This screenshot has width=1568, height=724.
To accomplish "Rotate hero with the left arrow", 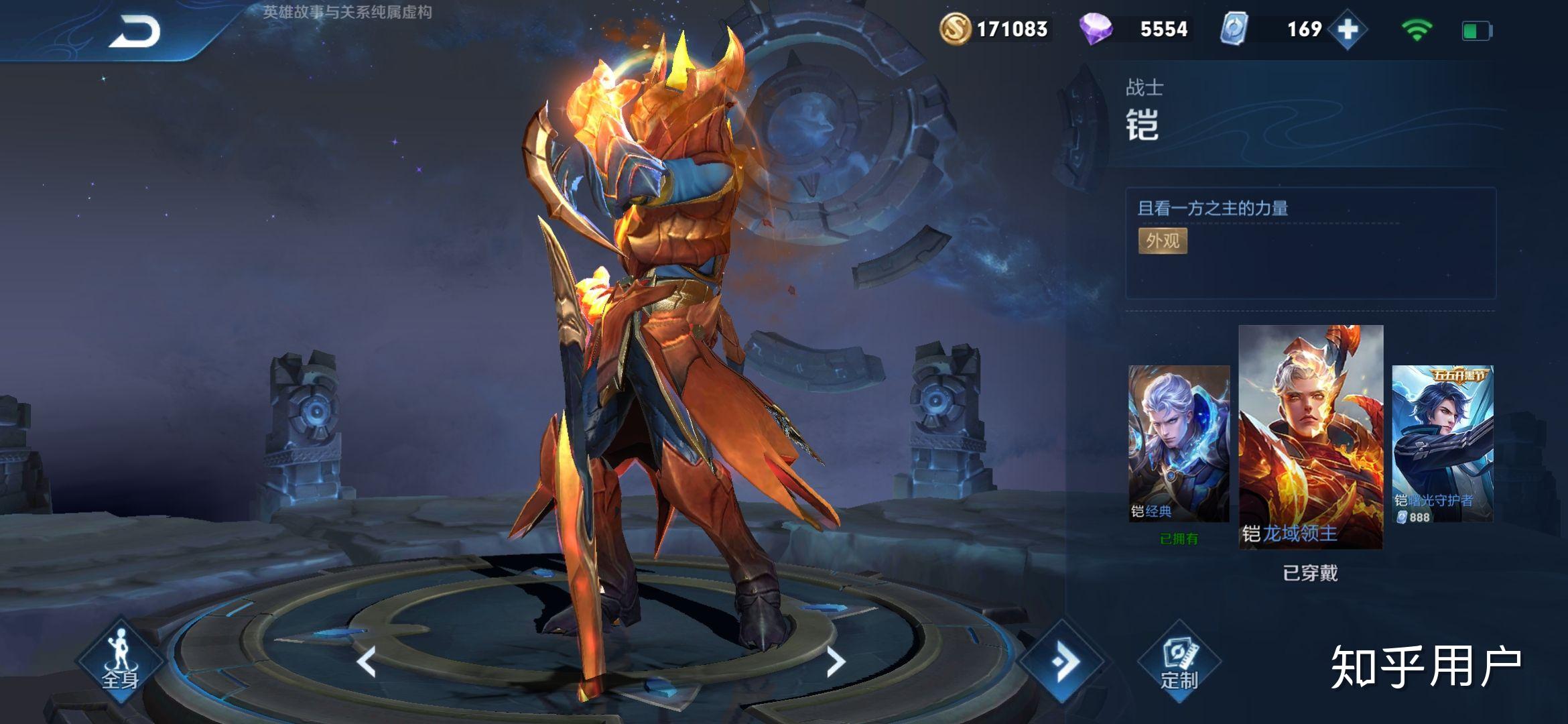I will [x=367, y=662].
